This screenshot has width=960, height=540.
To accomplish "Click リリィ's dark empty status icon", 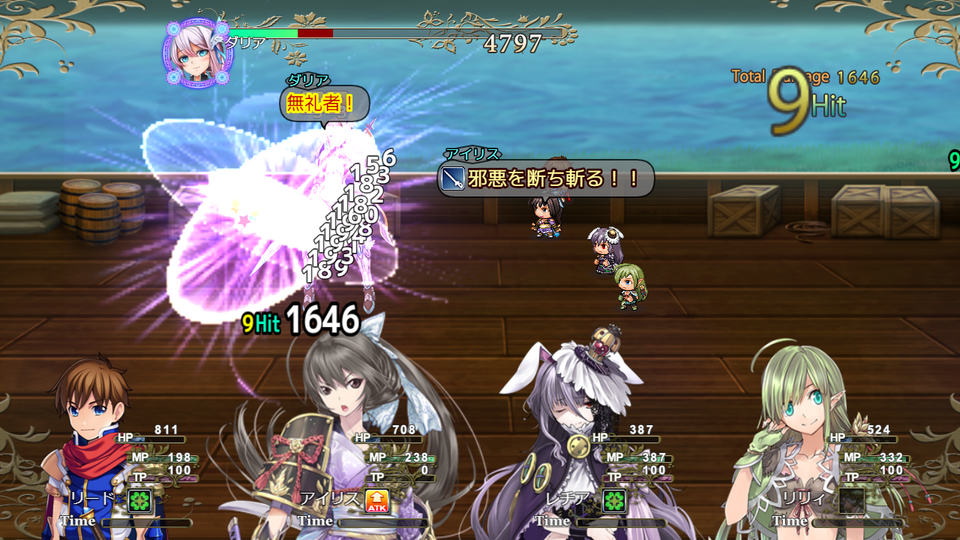I will (x=851, y=500).
